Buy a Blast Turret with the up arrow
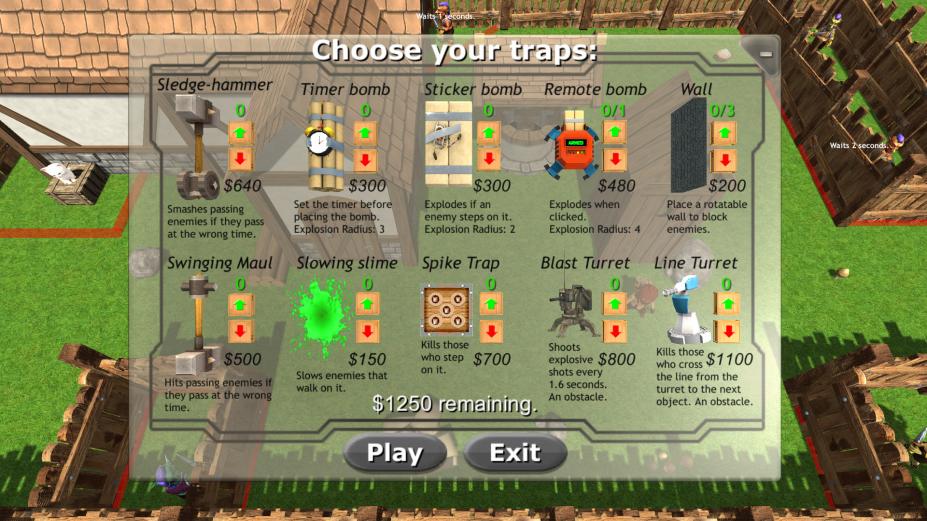Image resolution: width=927 pixels, height=521 pixels. pos(615,305)
